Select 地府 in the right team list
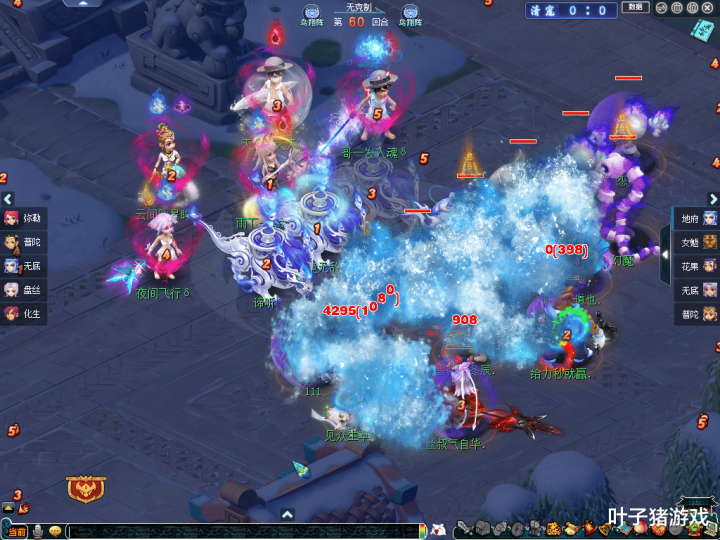 click(697, 218)
